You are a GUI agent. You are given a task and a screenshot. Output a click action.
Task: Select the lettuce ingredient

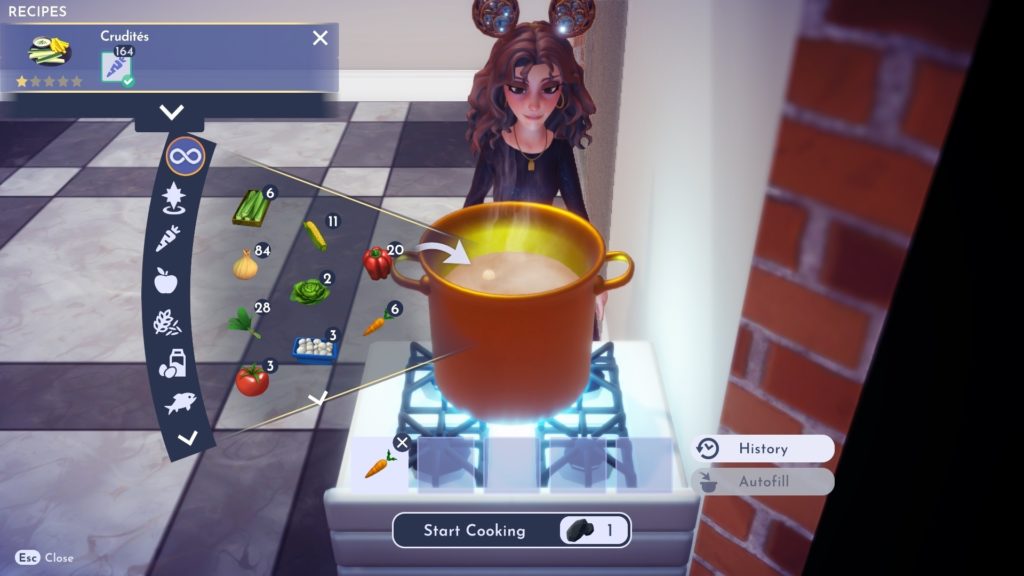pyautogui.click(x=309, y=291)
